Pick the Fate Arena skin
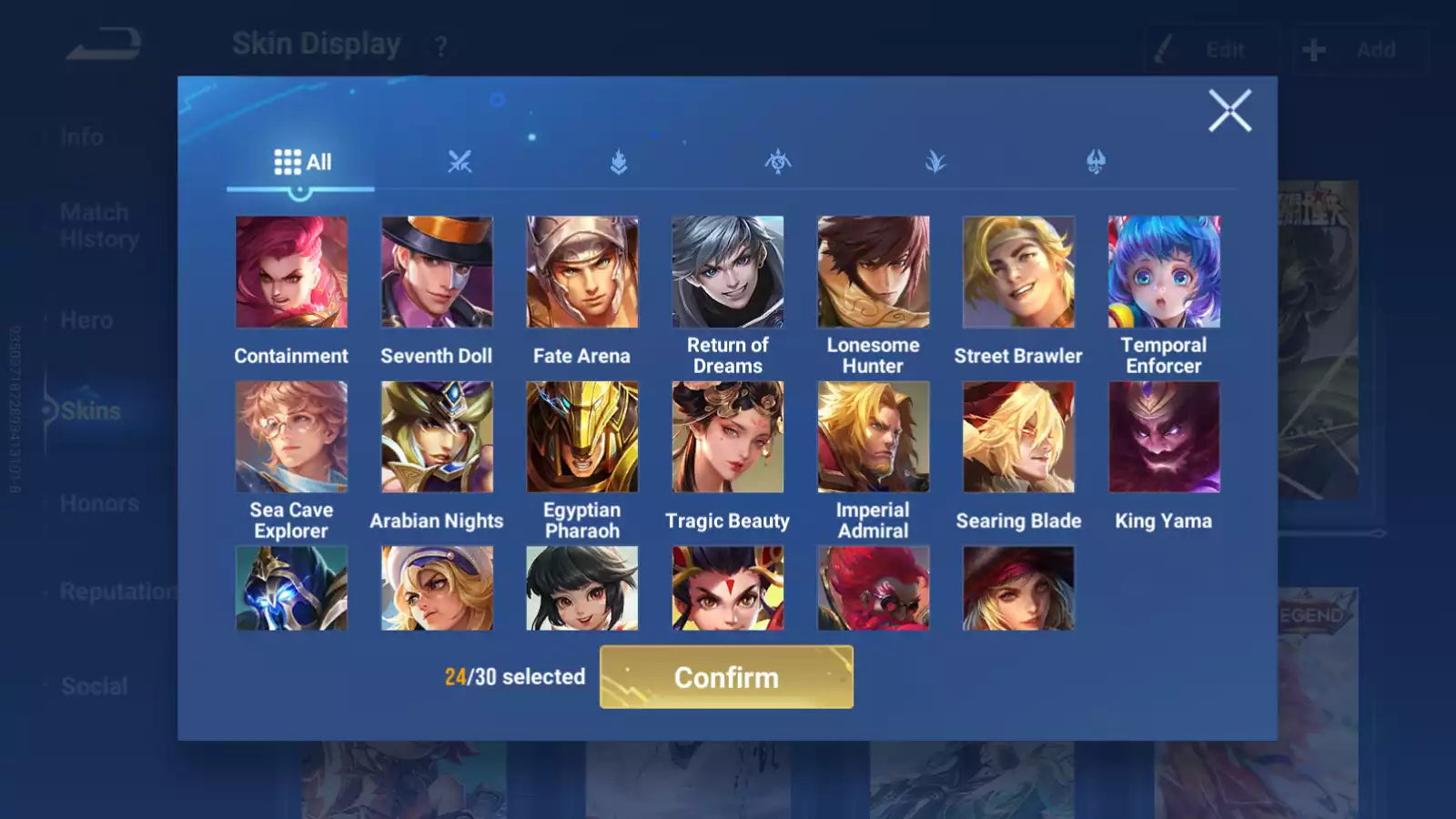Screen dimensions: 1456x819 pos(582,272)
